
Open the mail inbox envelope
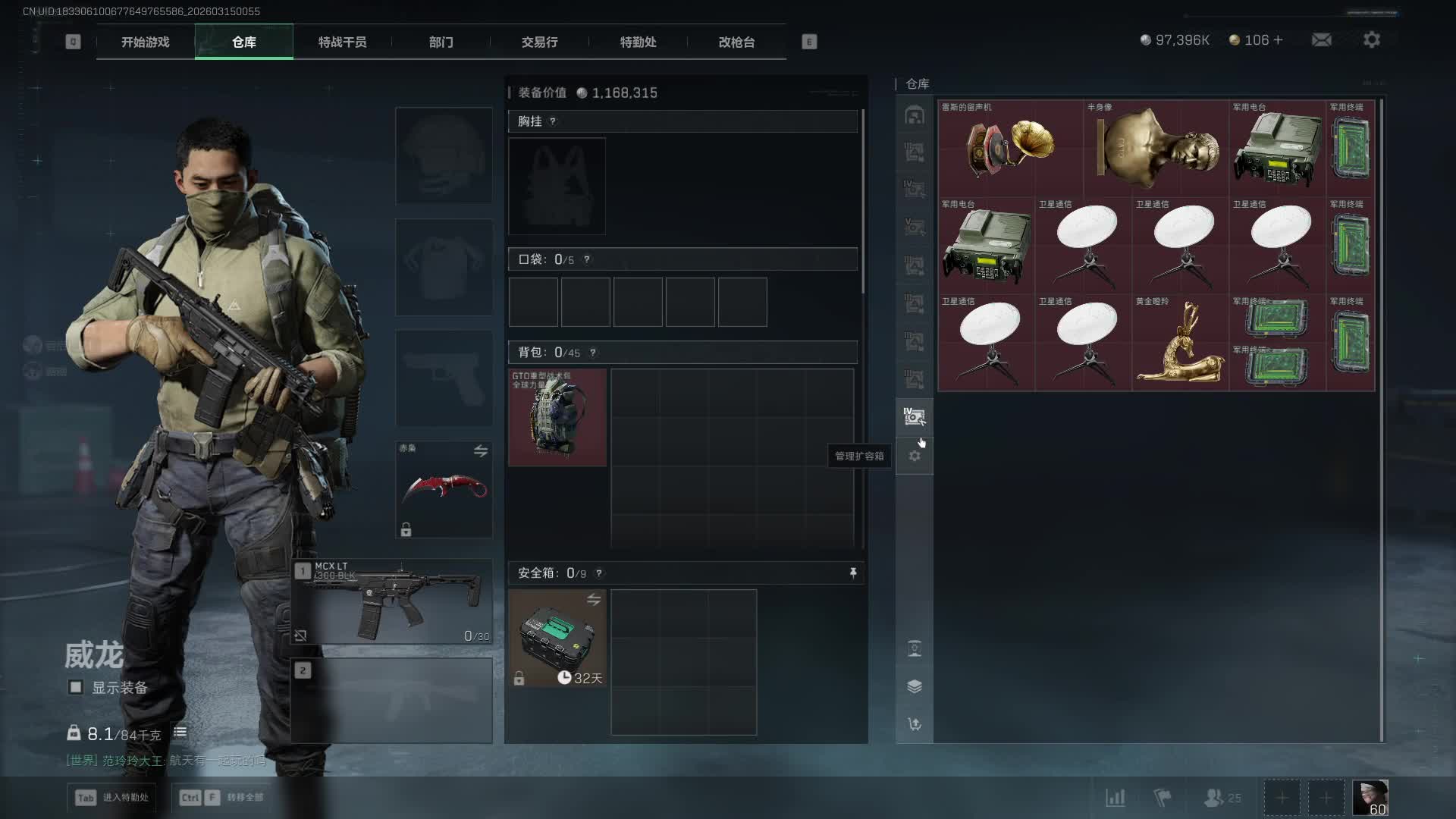point(1321,40)
